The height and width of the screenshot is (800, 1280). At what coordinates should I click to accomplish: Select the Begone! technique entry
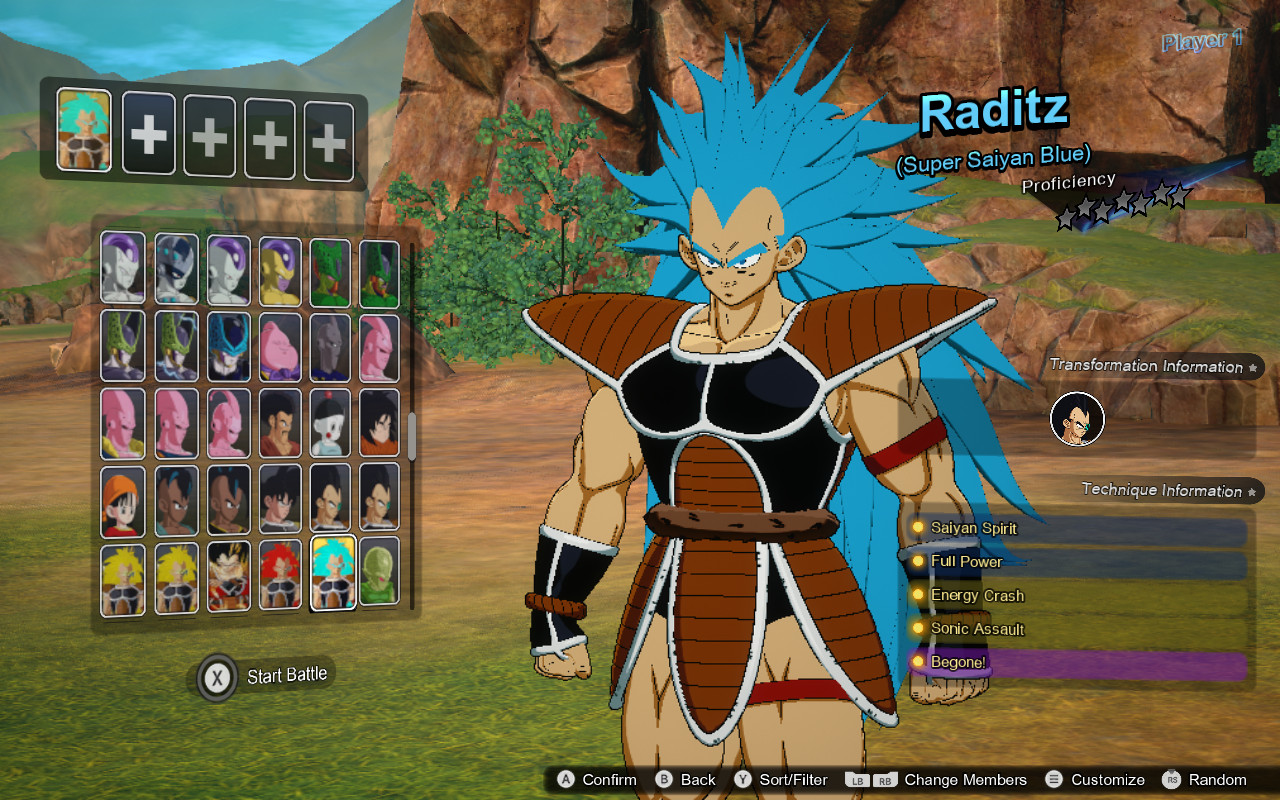pos(958,661)
